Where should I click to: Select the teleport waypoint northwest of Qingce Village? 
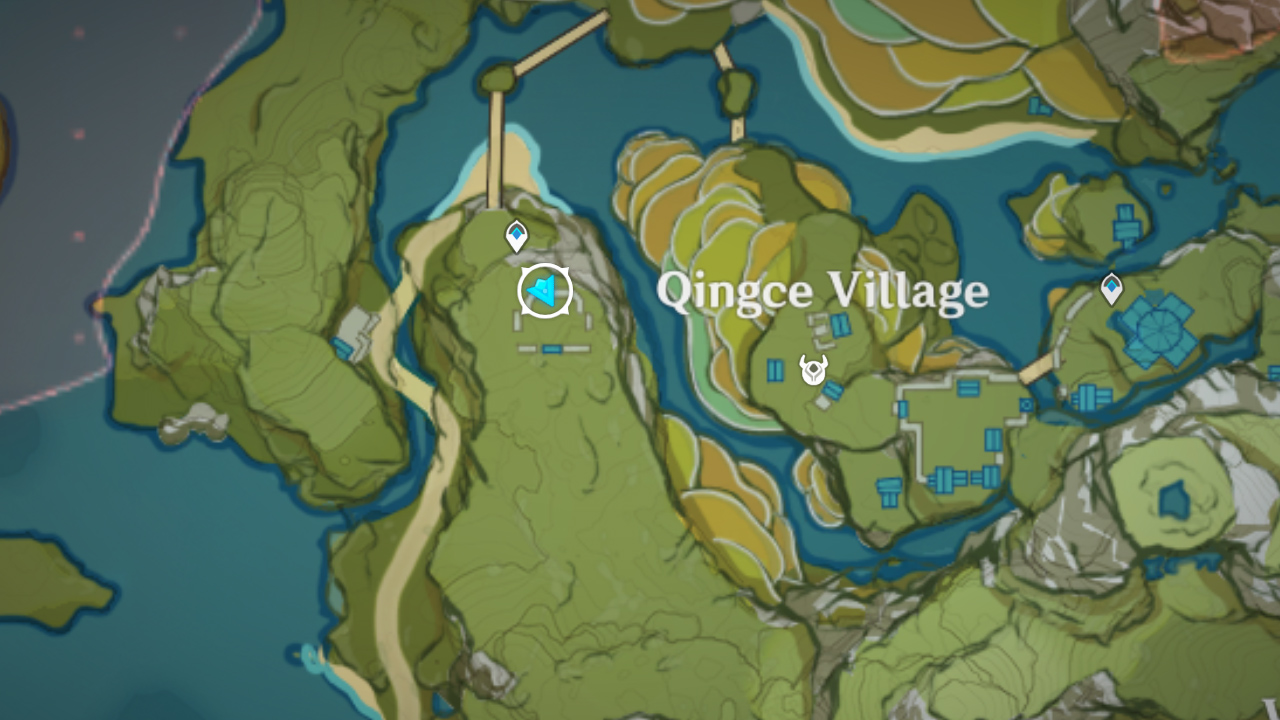pos(515,233)
